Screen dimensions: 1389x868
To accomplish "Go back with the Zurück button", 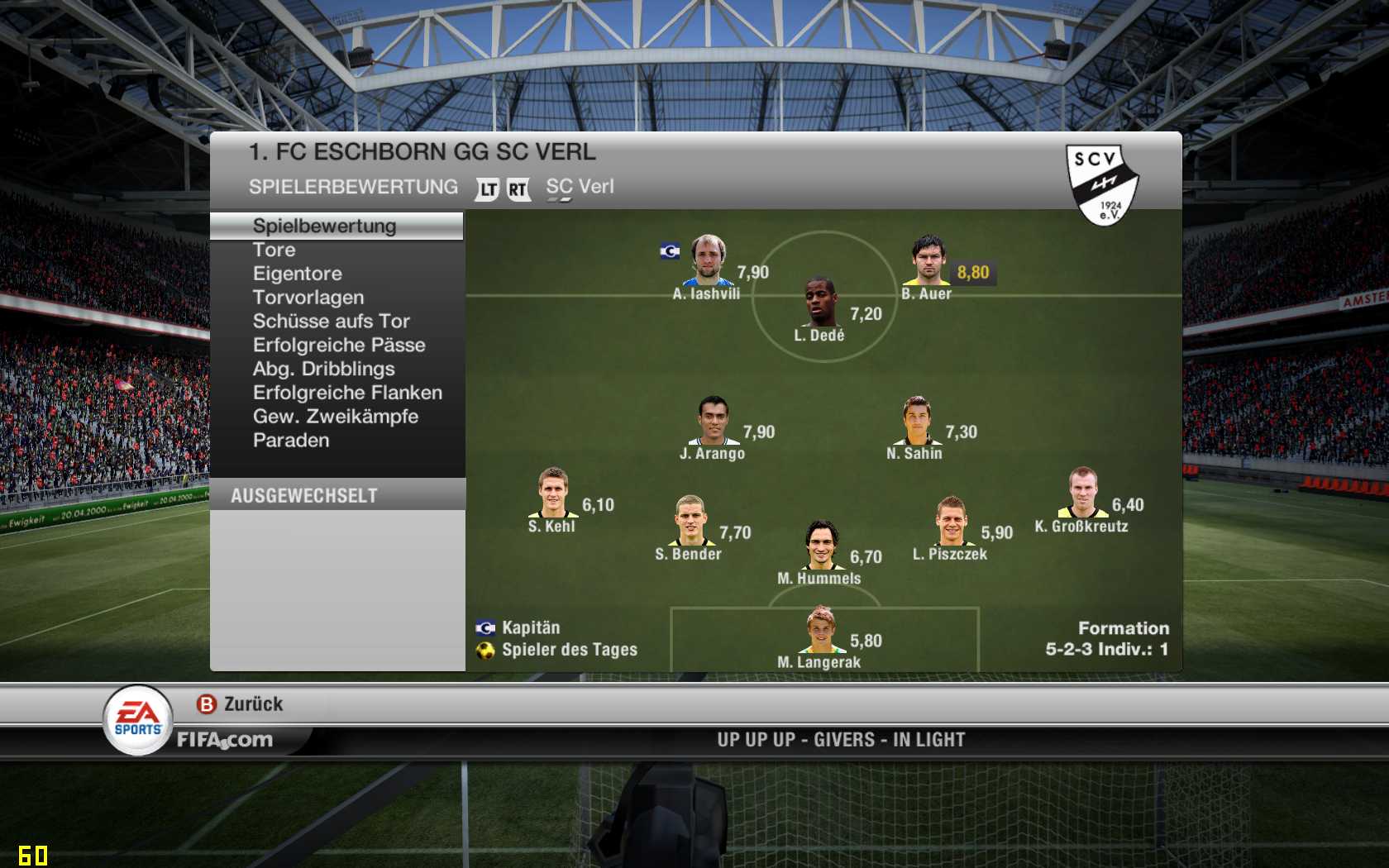I will pos(240,703).
